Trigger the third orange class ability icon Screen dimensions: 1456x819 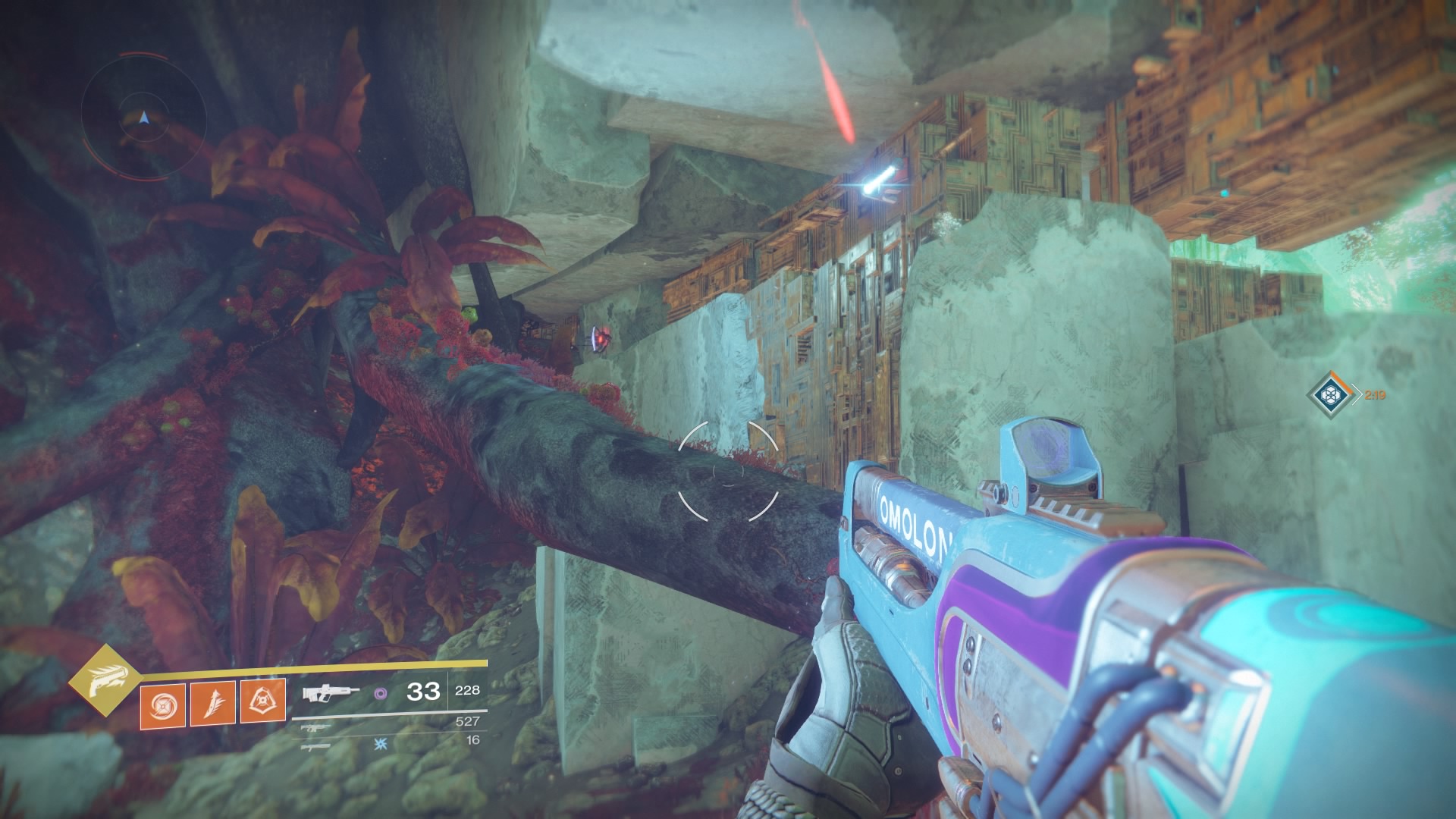[262, 702]
